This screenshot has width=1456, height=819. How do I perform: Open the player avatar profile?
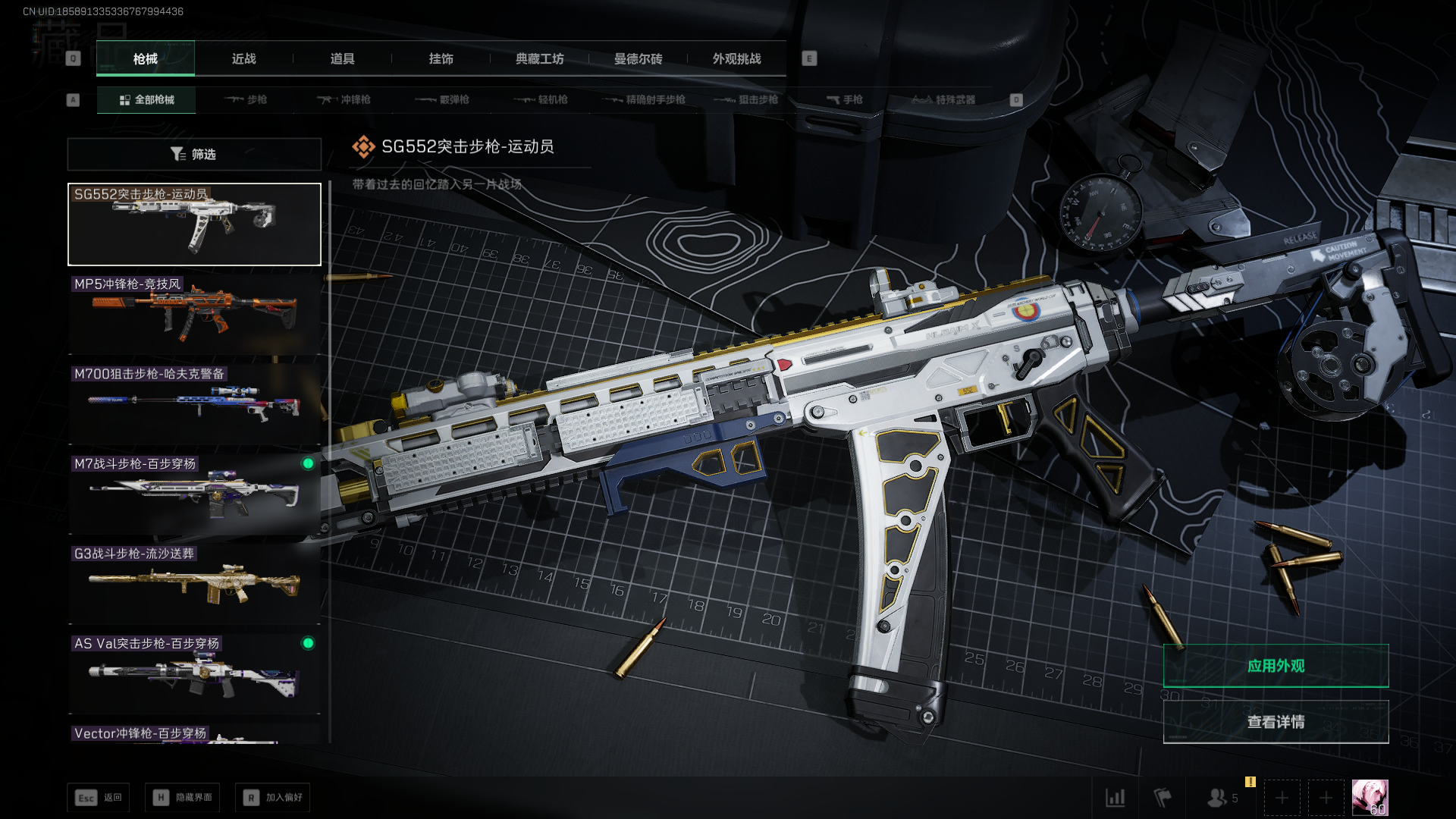coord(1370,797)
